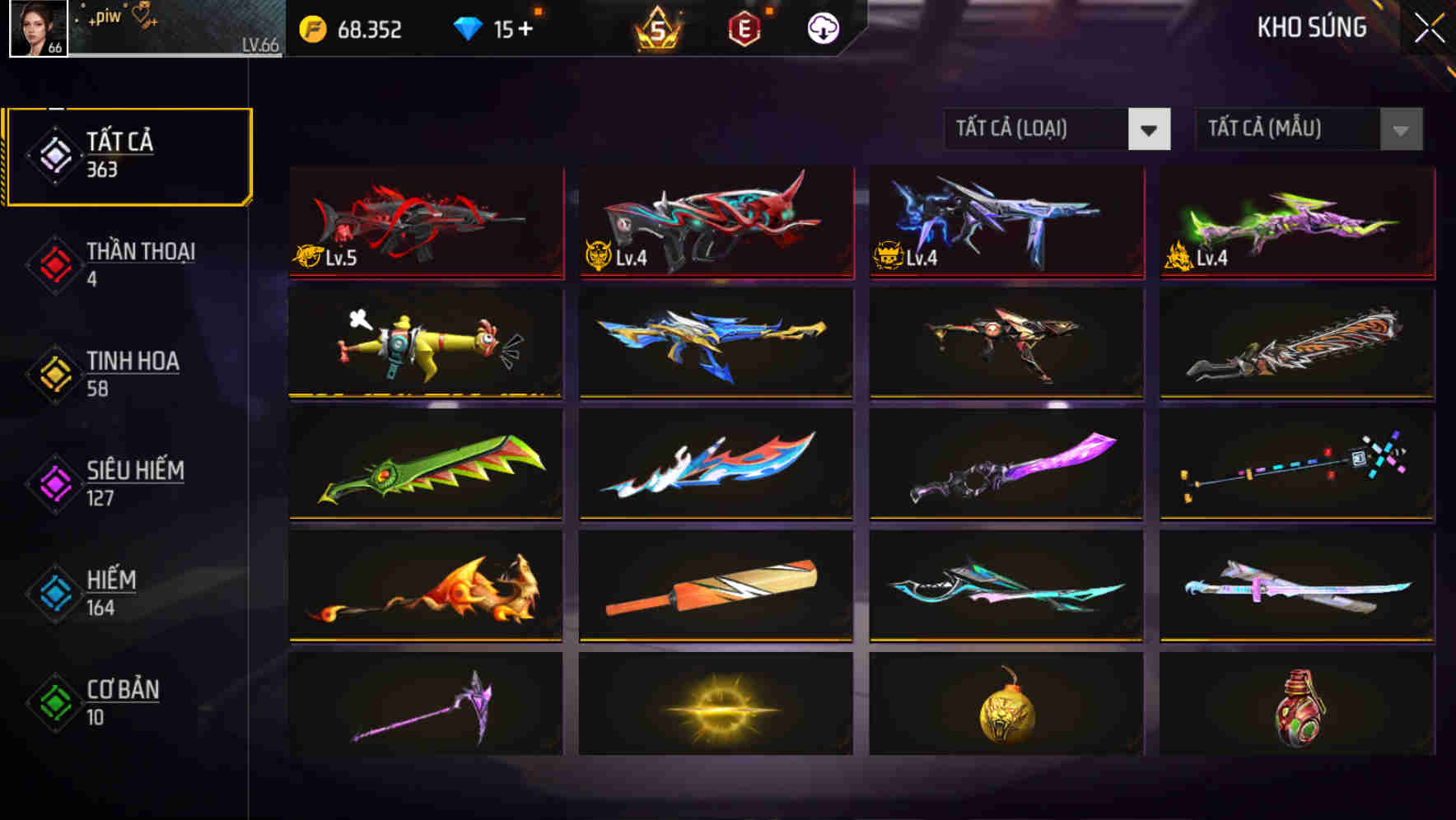Viewport: 1456px width, 820px height.
Task: Open the TẤT CẢ (MẪU) filter dropdown
Action: coord(1309,129)
